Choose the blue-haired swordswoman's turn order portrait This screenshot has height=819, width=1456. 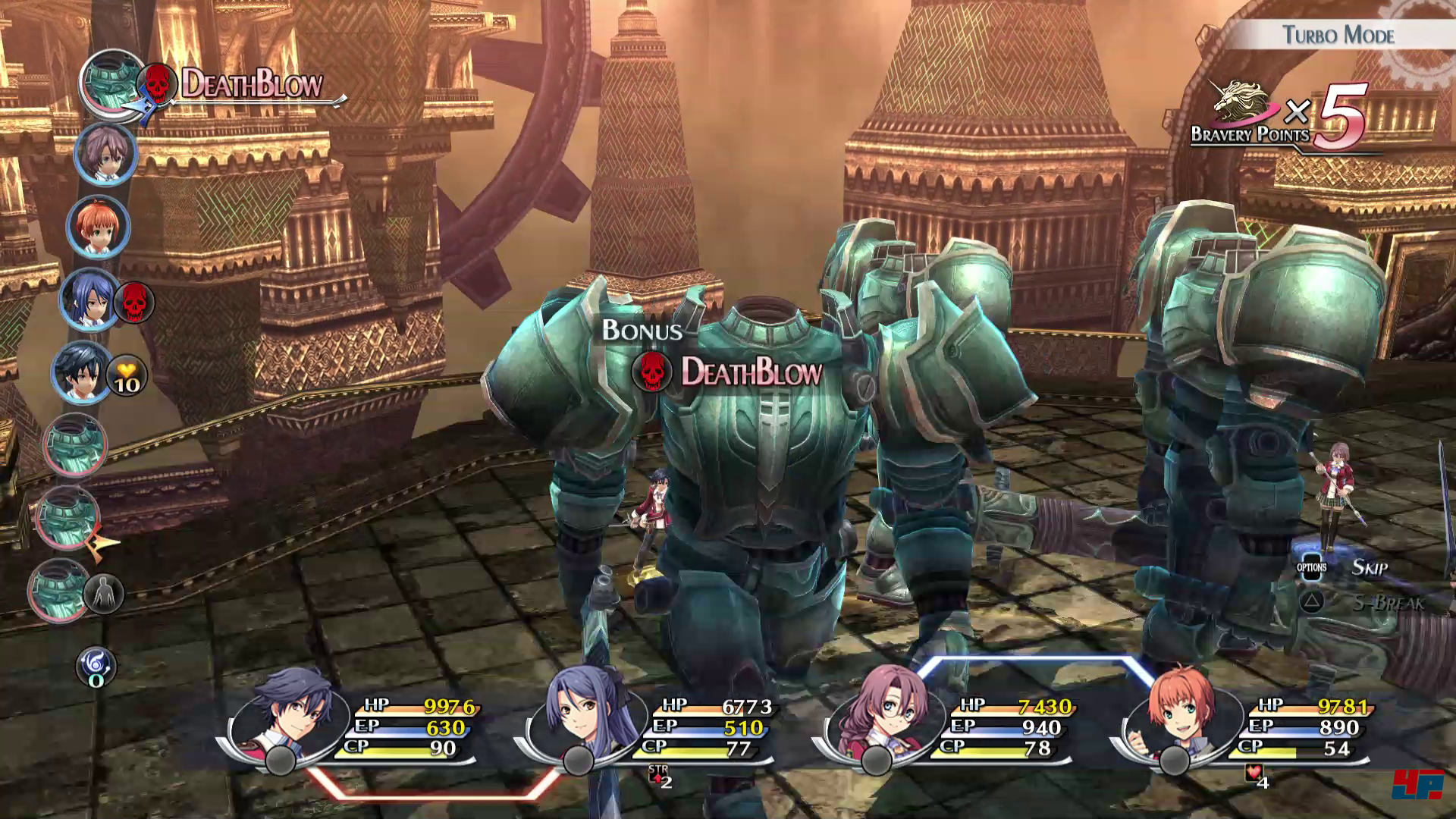[x=89, y=300]
